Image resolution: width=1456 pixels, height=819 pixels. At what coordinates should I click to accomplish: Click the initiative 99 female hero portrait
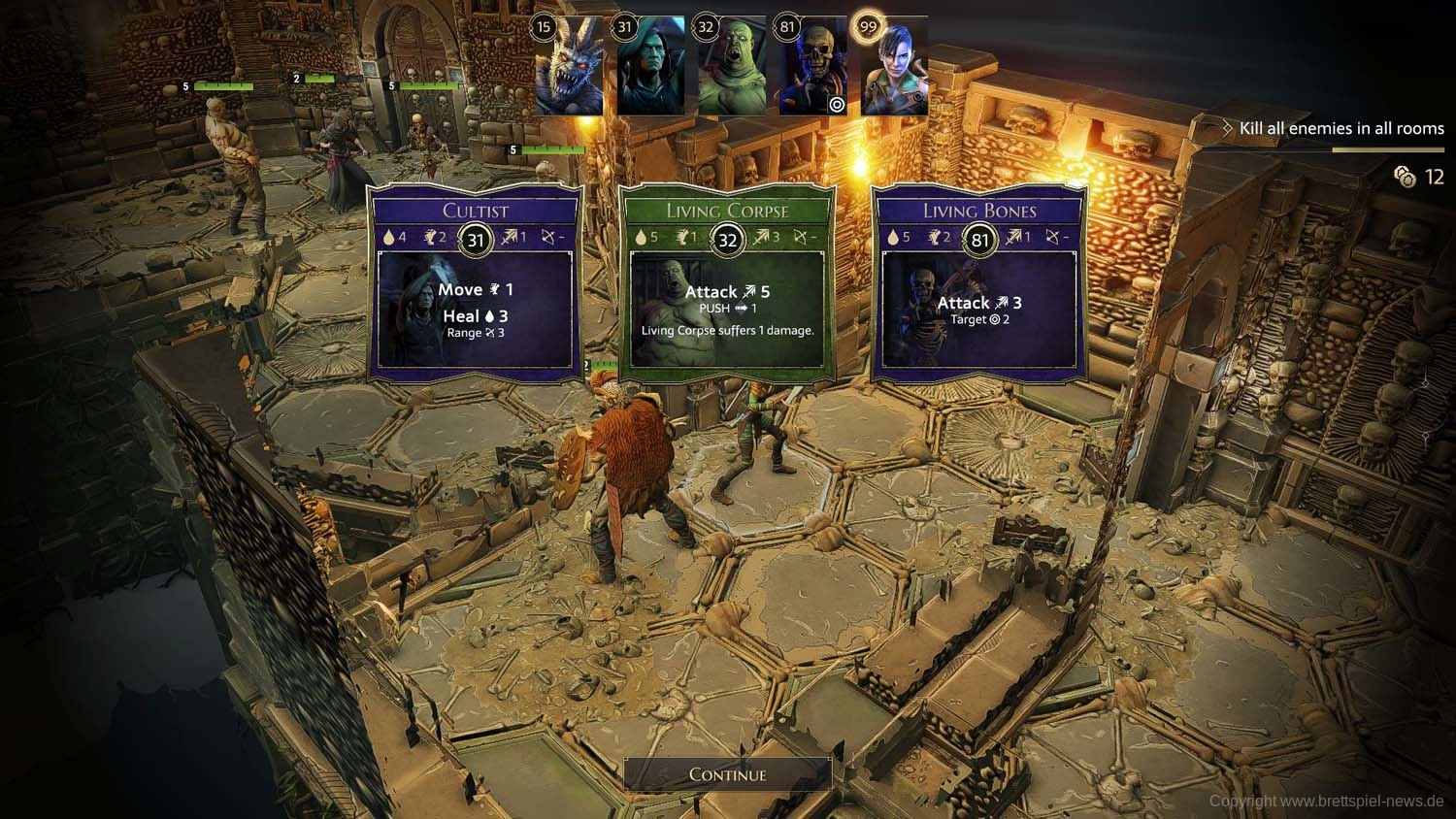tap(894, 66)
